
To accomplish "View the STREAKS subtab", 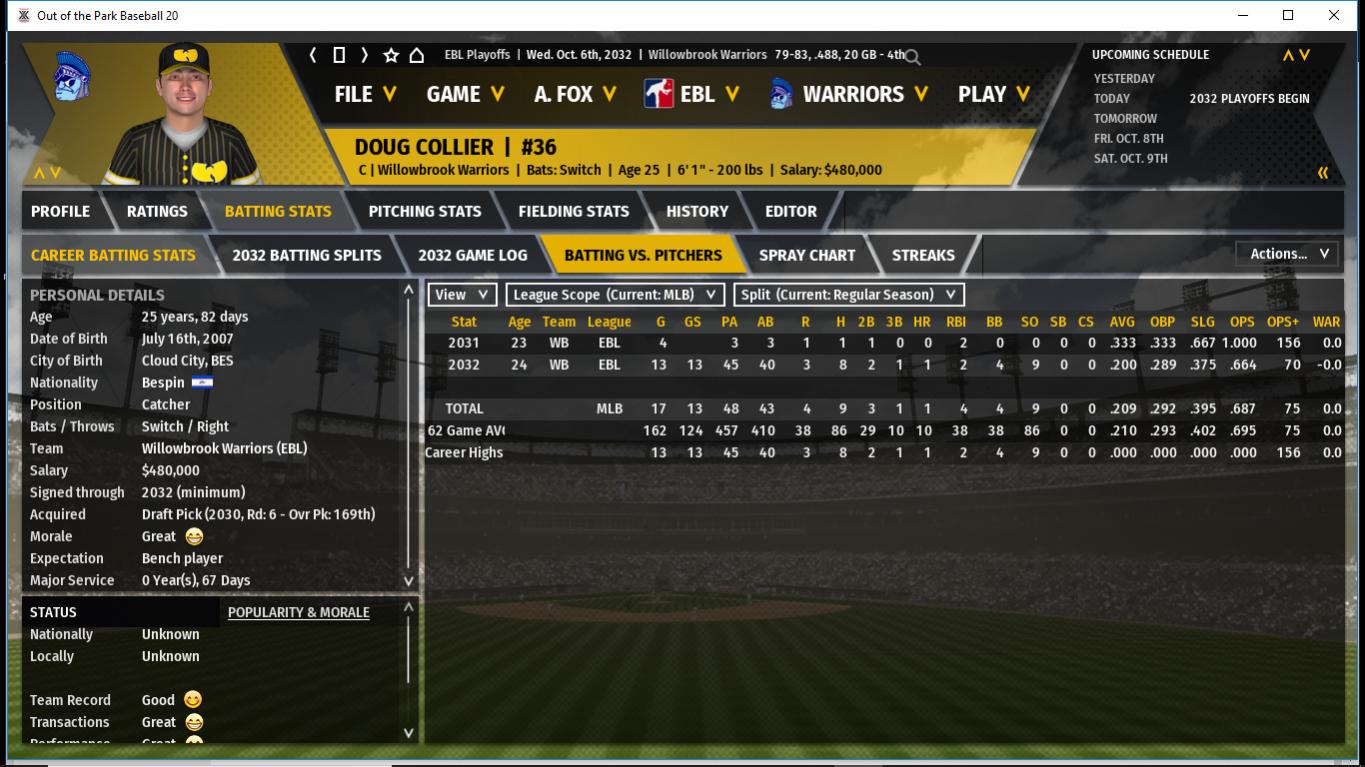I will point(923,255).
